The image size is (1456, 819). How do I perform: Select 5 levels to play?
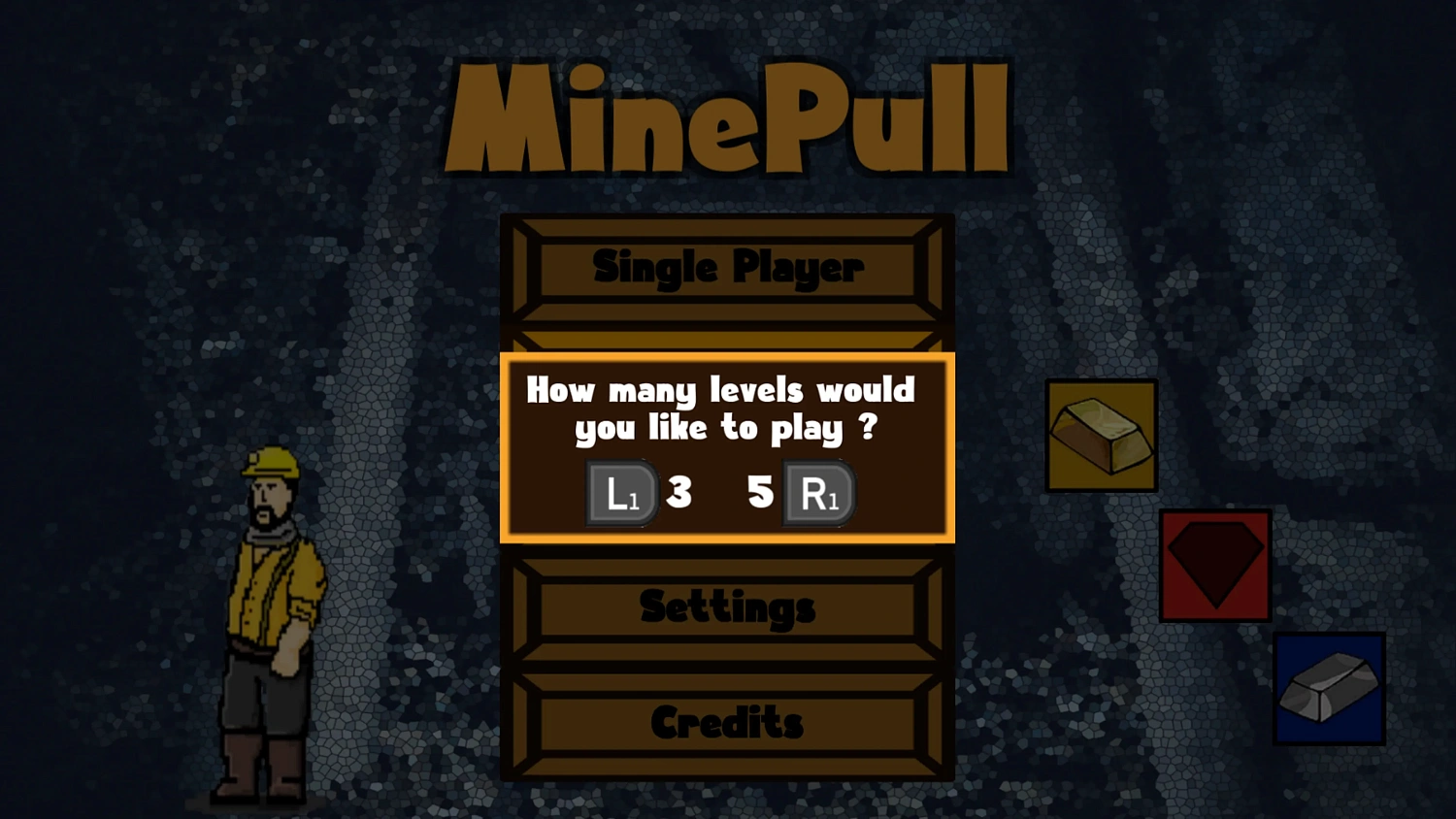[761, 493]
